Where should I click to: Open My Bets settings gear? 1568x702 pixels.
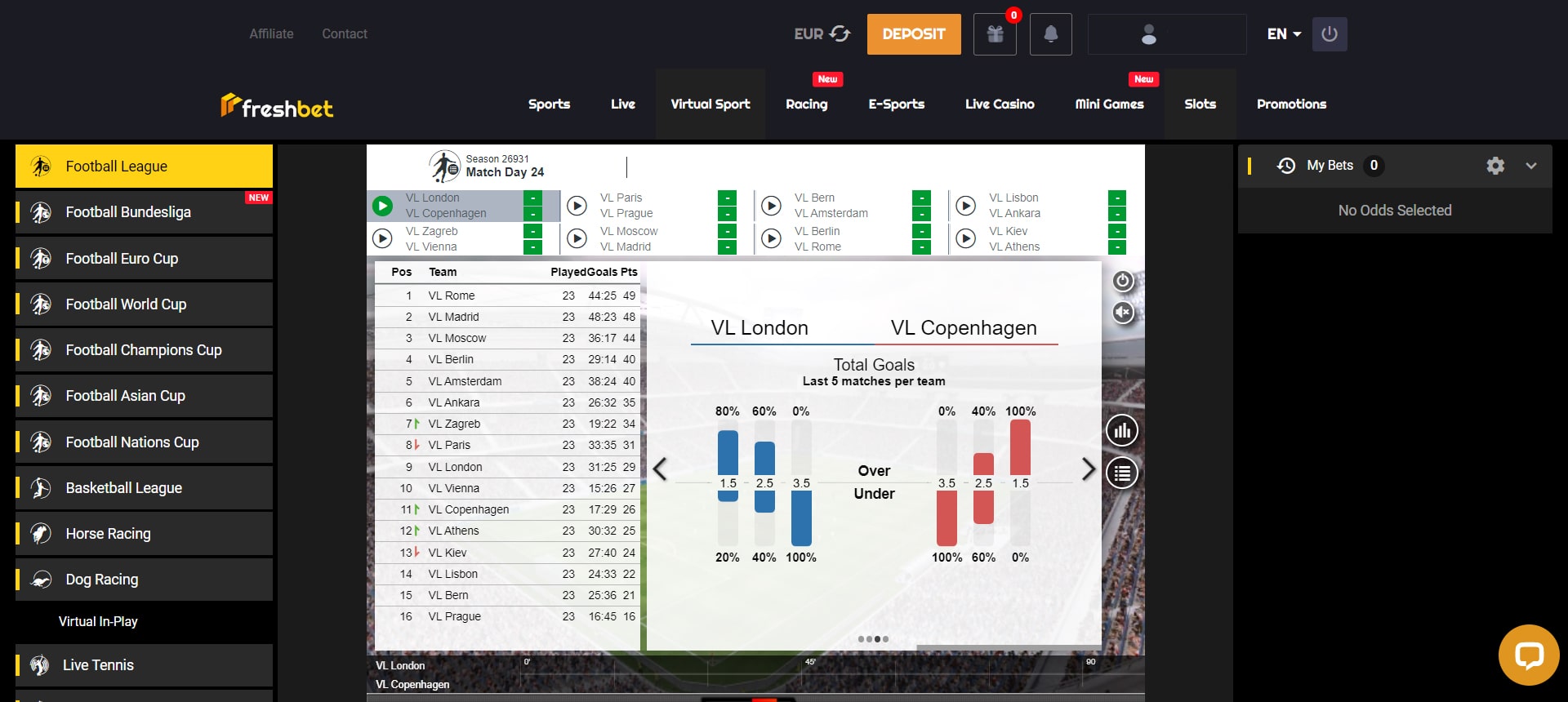(1495, 166)
